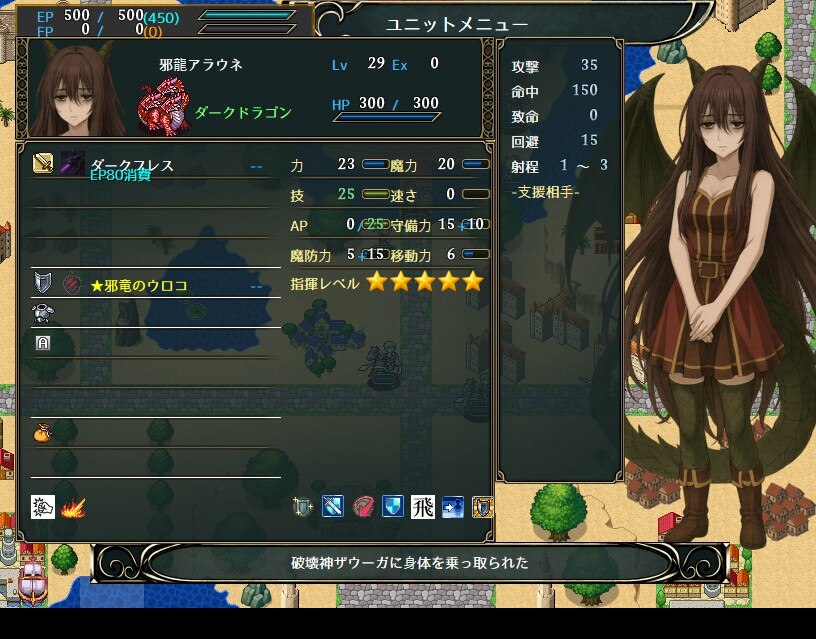Inspect the fire breath skill icon
The image size is (816, 639).
point(72,507)
